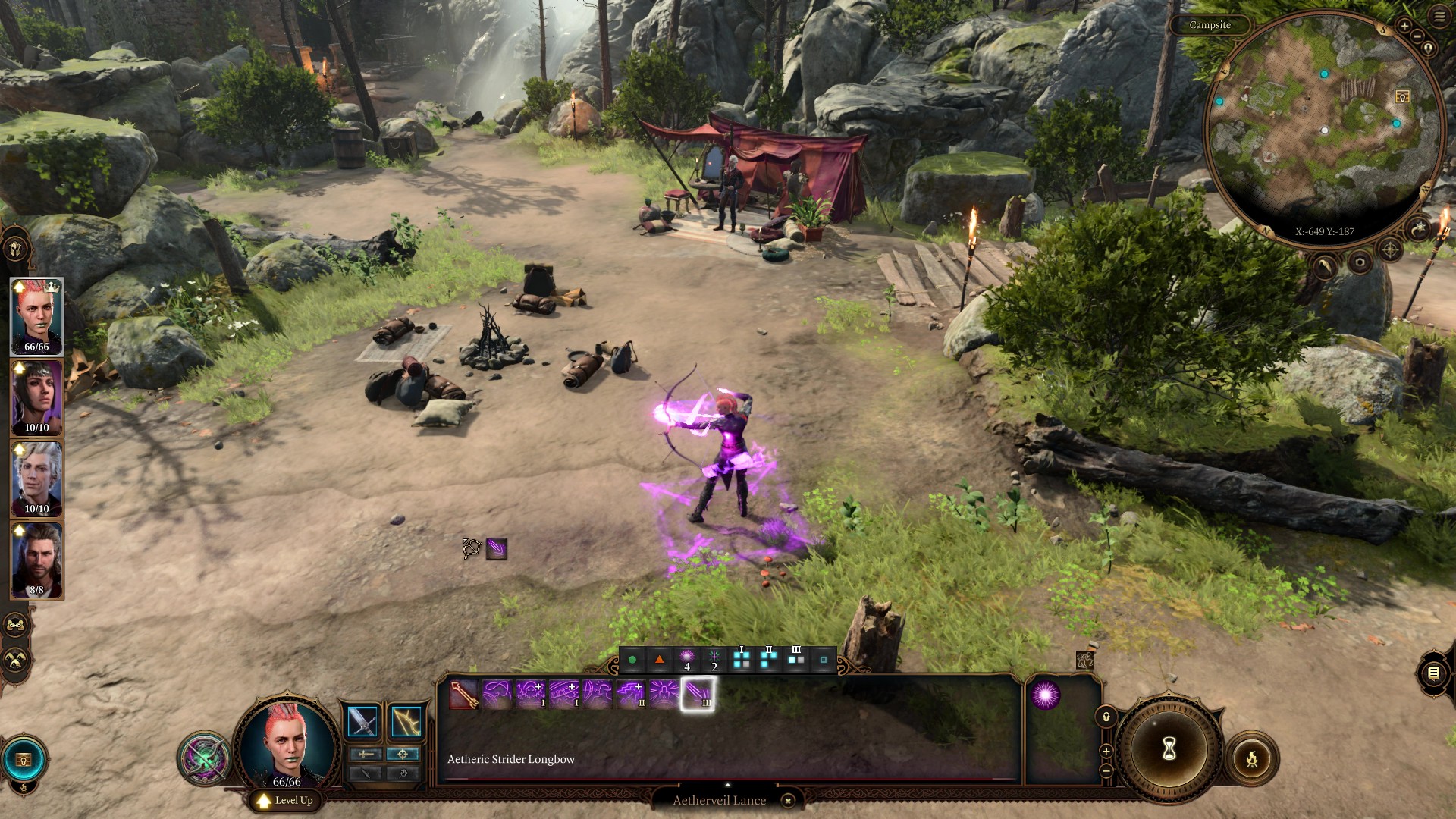Open the Level Up screen
The width and height of the screenshot is (1456, 819).
tap(285, 800)
